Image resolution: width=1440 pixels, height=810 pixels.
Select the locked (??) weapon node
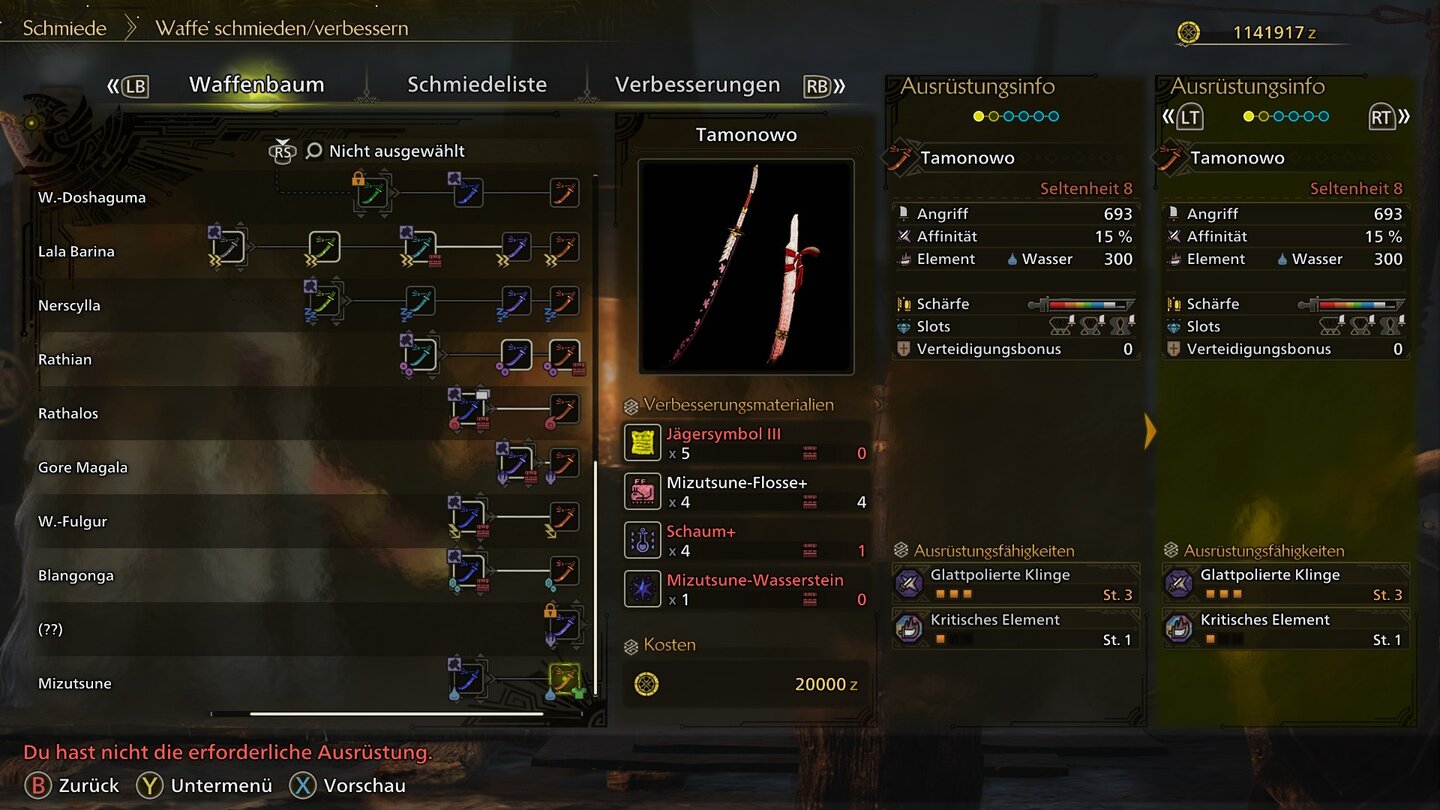tap(564, 627)
